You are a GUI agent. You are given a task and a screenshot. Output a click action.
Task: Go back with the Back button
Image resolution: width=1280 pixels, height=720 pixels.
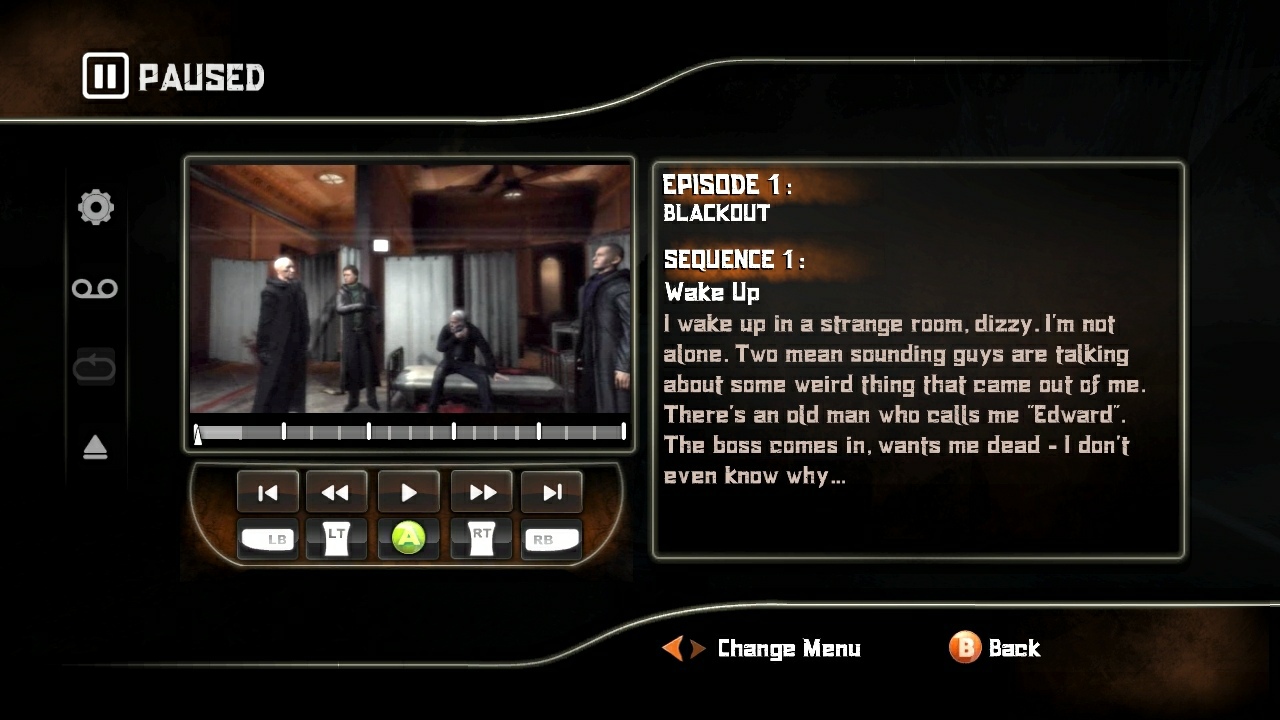tap(995, 648)
